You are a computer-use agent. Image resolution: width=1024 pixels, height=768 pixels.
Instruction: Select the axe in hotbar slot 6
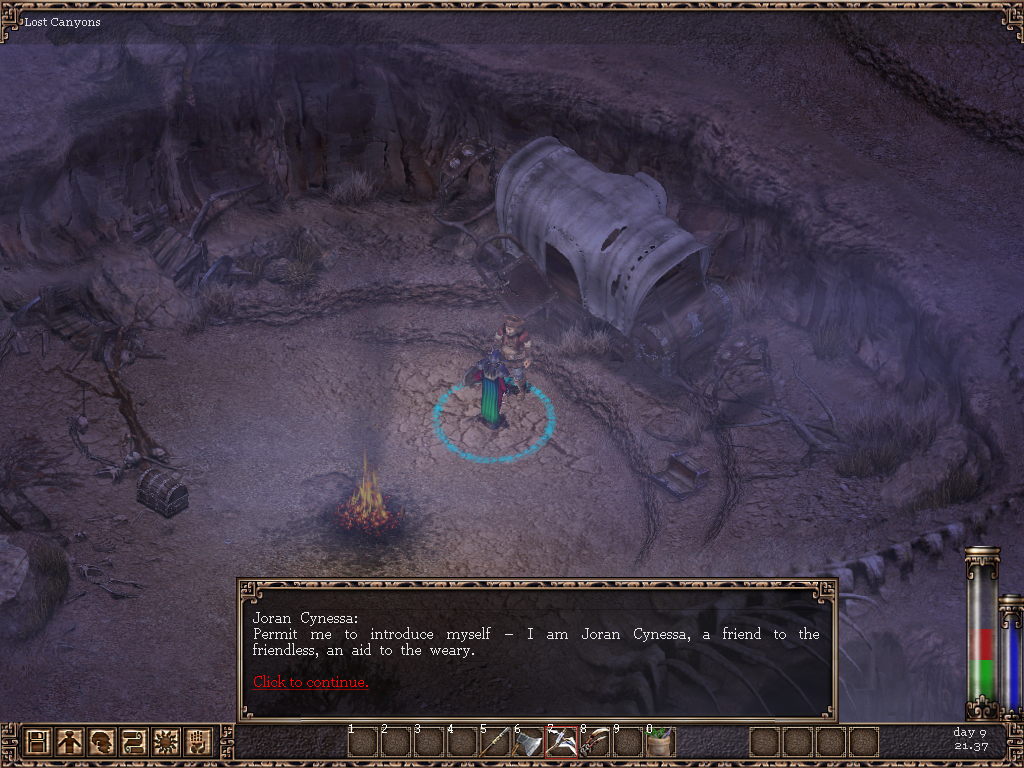(x=528, y=743)
